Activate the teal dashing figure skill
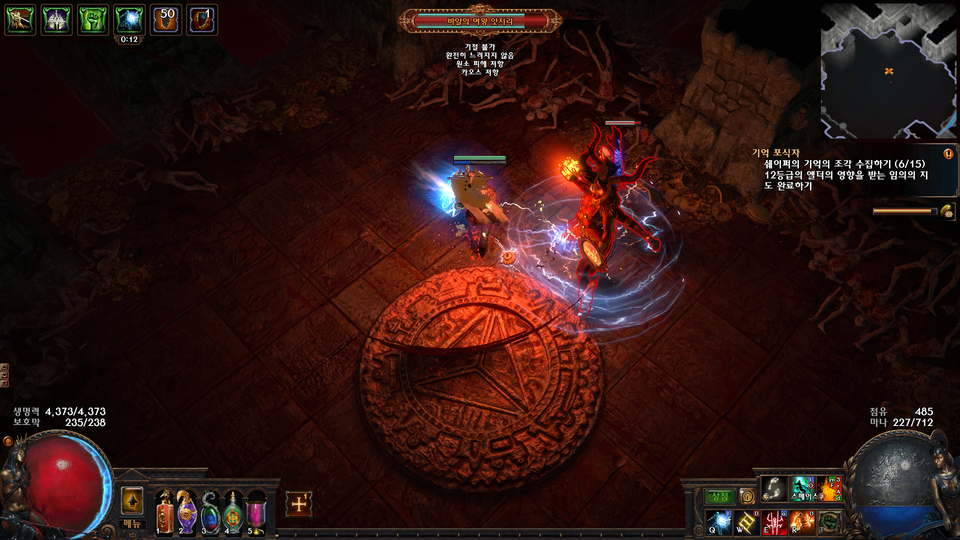960x540 pixels. click(802, 489)
